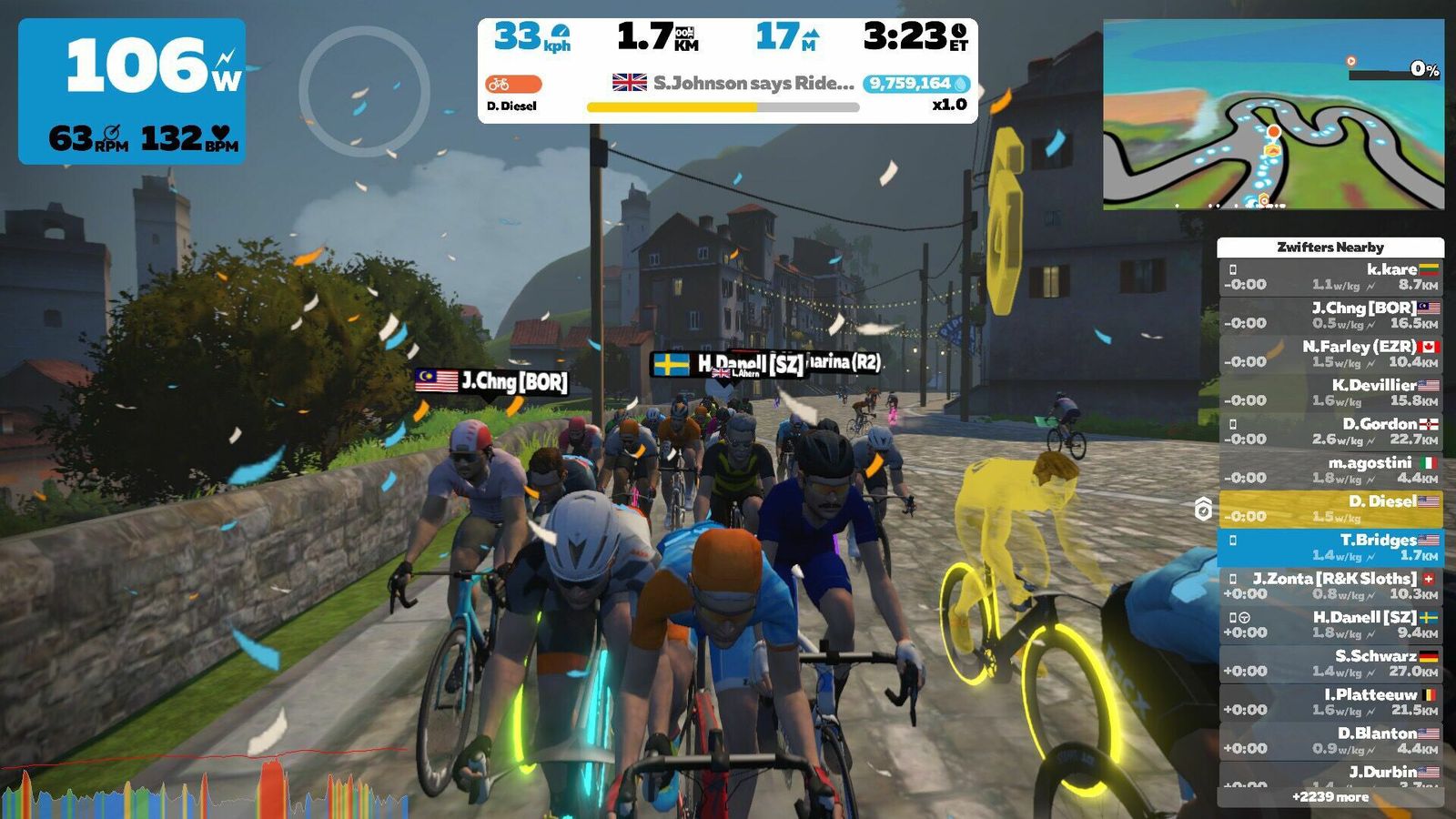Viewport: 1456px width, 819px height.
Task: Select the T.Bridges rider row
Action: [x=1330, y=547]
